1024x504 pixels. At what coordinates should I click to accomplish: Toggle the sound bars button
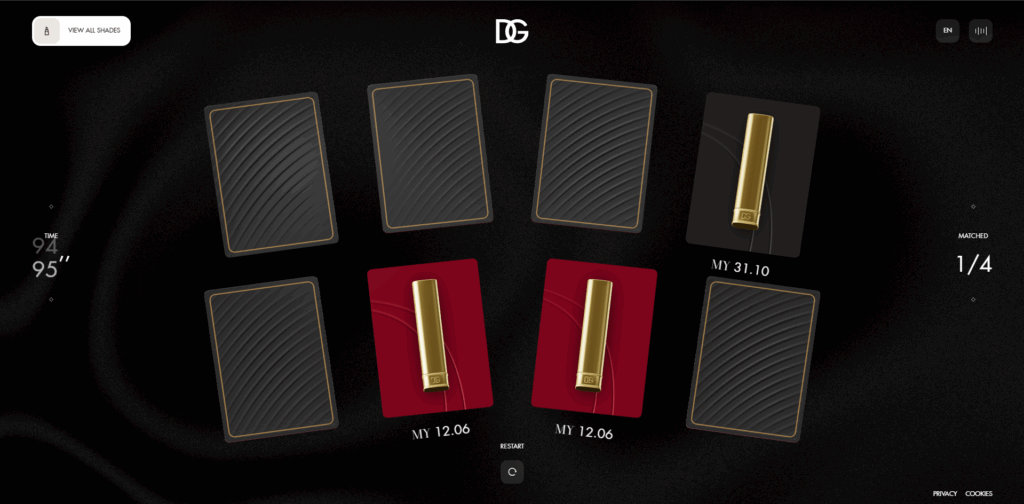pyautogui.click(x=980, y=31)
